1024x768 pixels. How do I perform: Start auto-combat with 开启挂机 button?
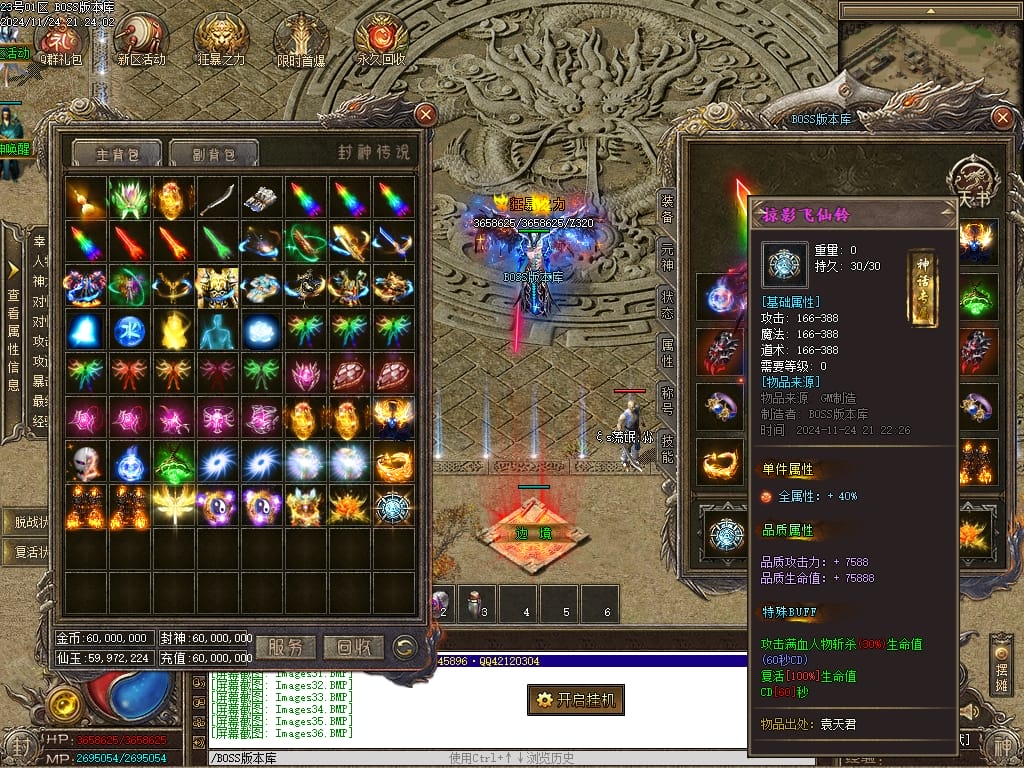(576, 700)
